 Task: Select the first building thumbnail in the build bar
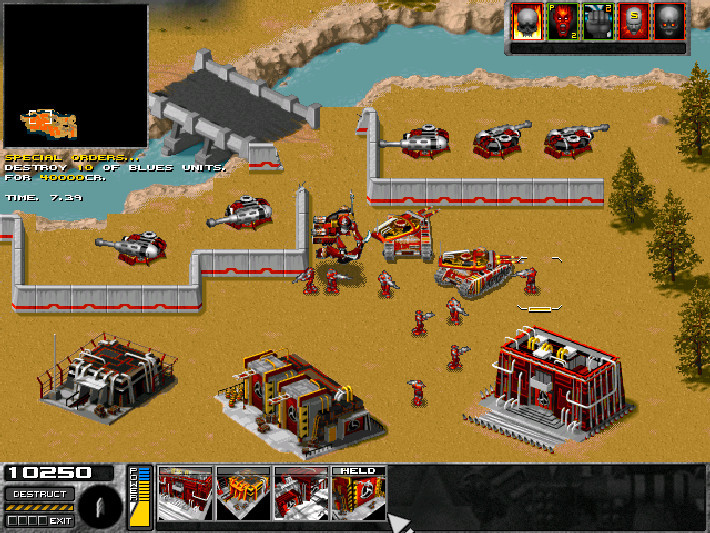point(185,494)
